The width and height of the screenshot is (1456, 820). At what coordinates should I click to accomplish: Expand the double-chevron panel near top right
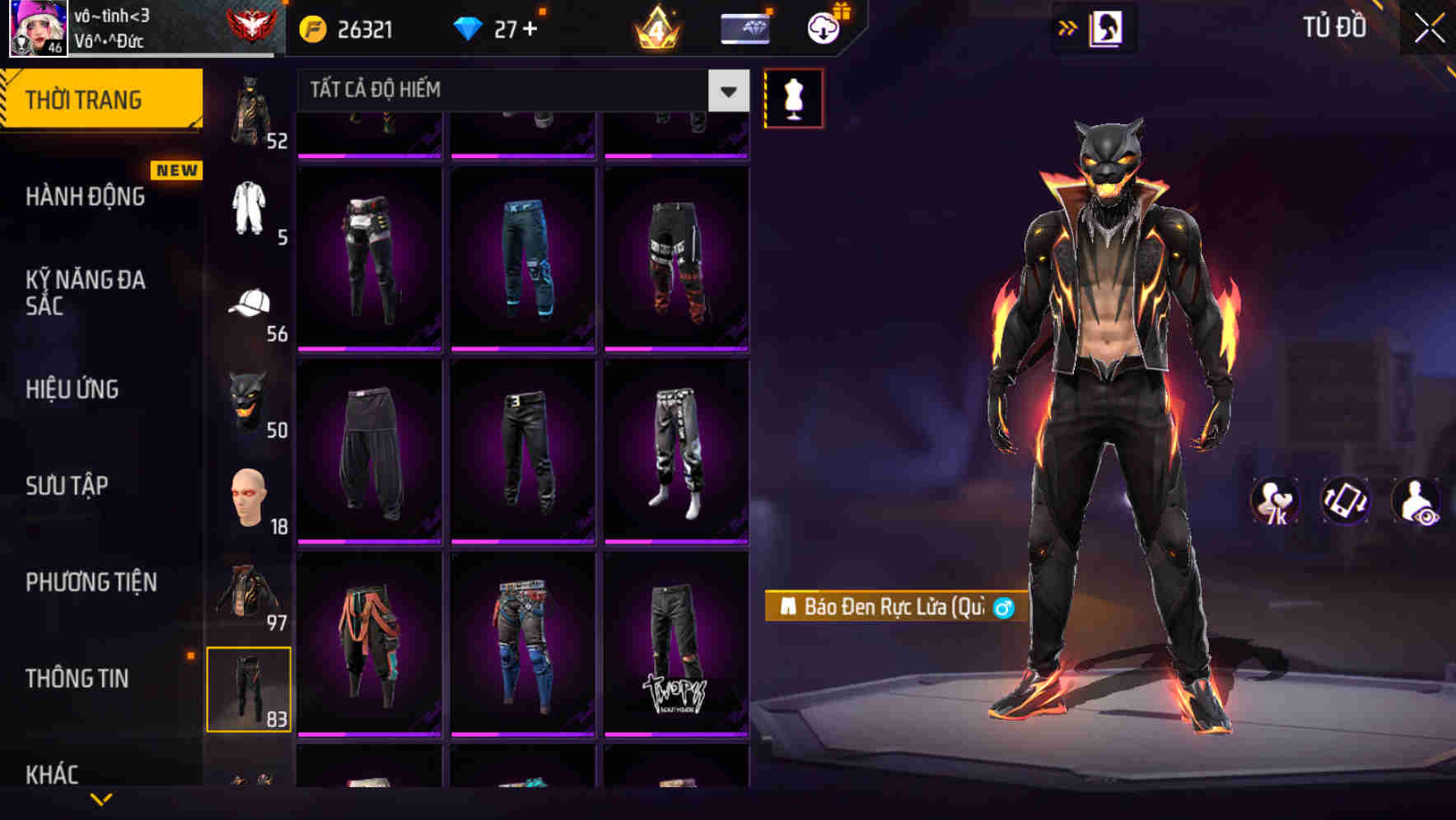(1065, 27)
